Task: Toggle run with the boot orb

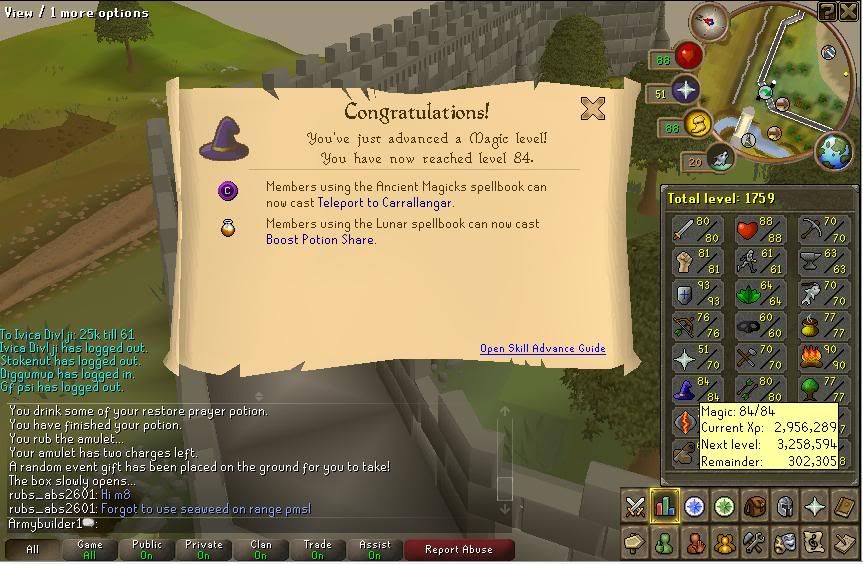Action: pos(697,125)
